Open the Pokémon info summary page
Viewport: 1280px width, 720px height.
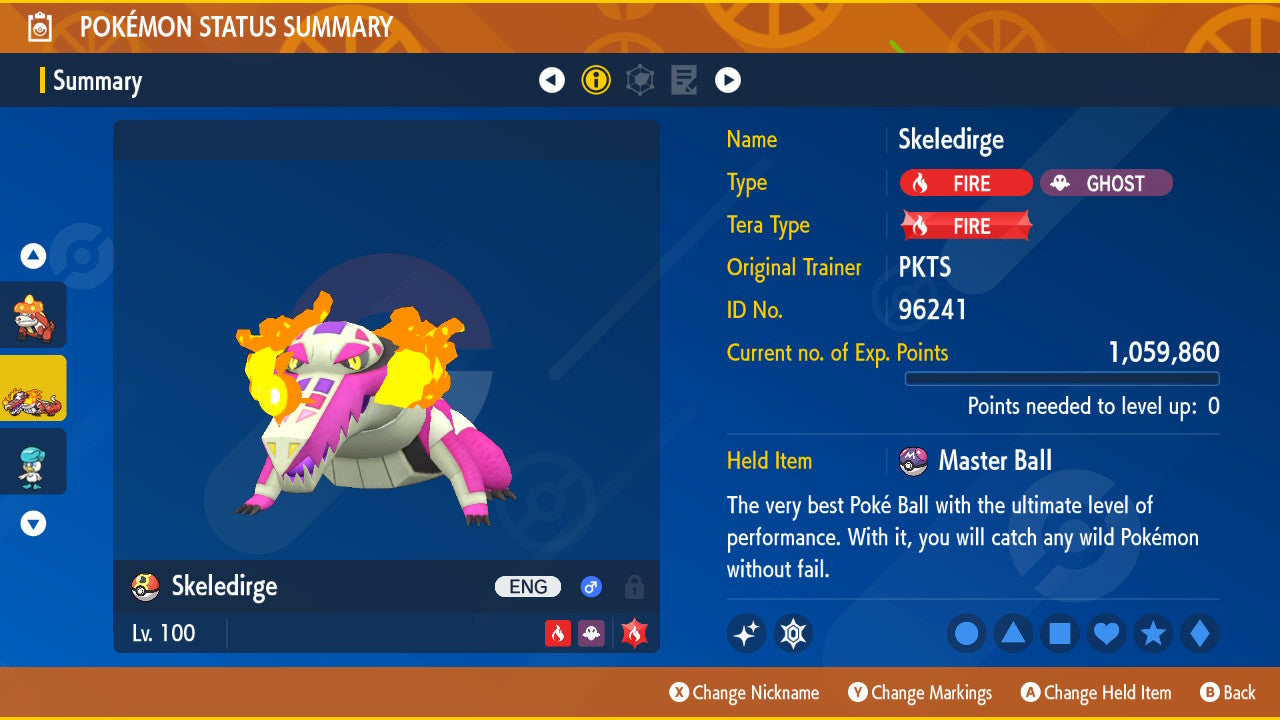point(596,80)
